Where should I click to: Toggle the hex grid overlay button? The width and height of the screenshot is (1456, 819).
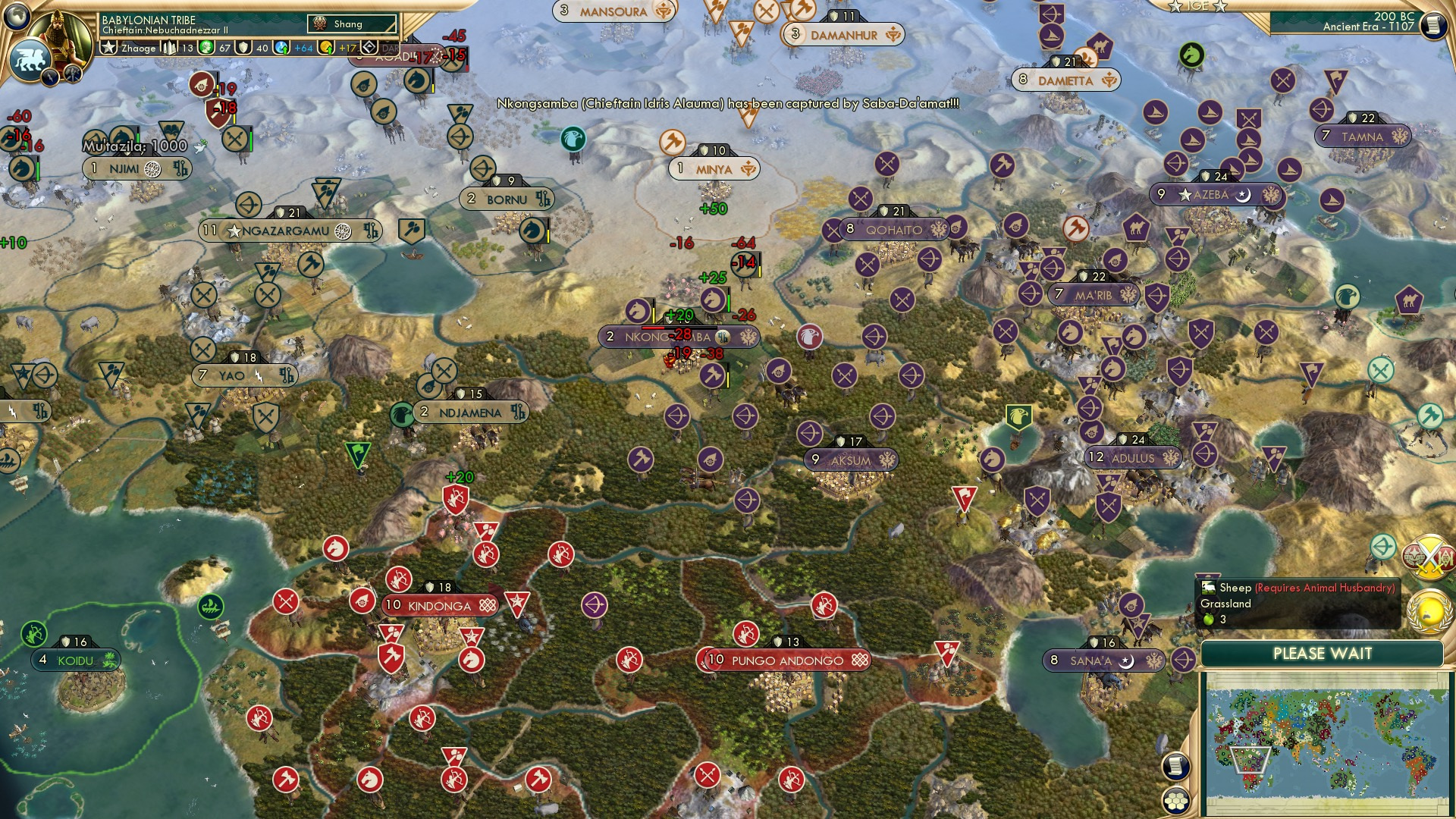1175,800
